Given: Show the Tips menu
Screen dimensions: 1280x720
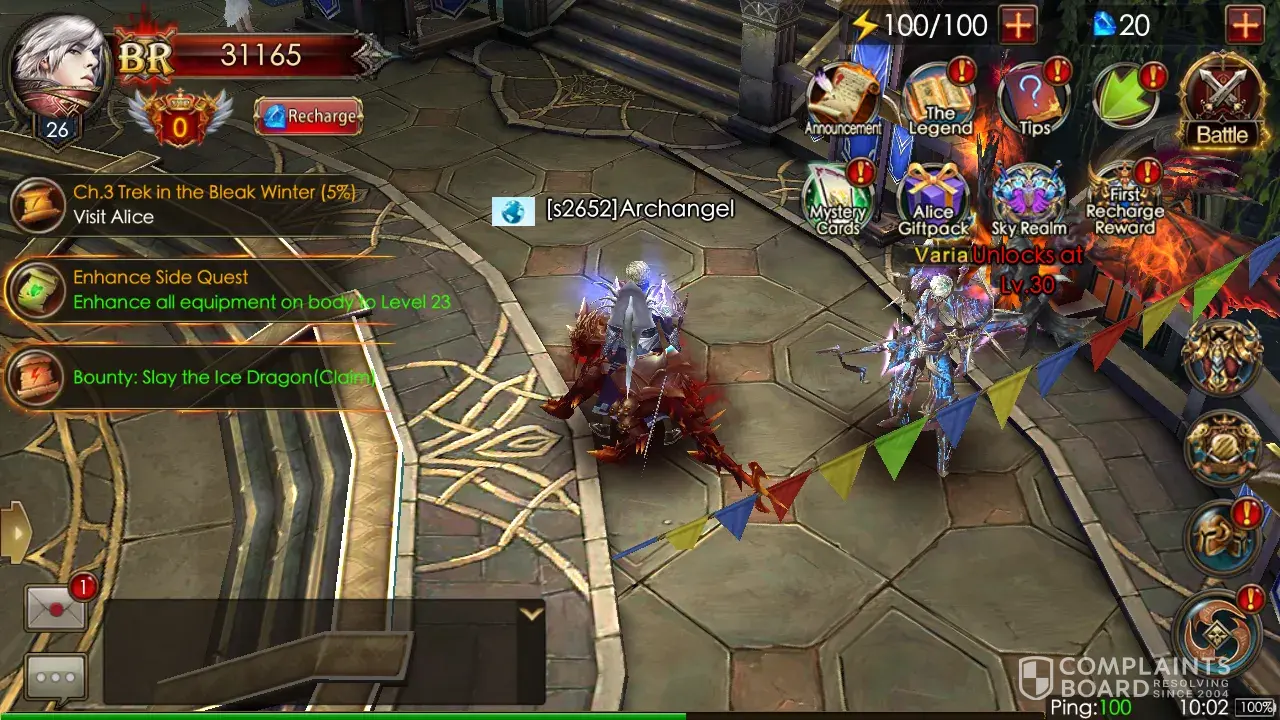Looking at the screenshot, I should [x=1033, y=100].
